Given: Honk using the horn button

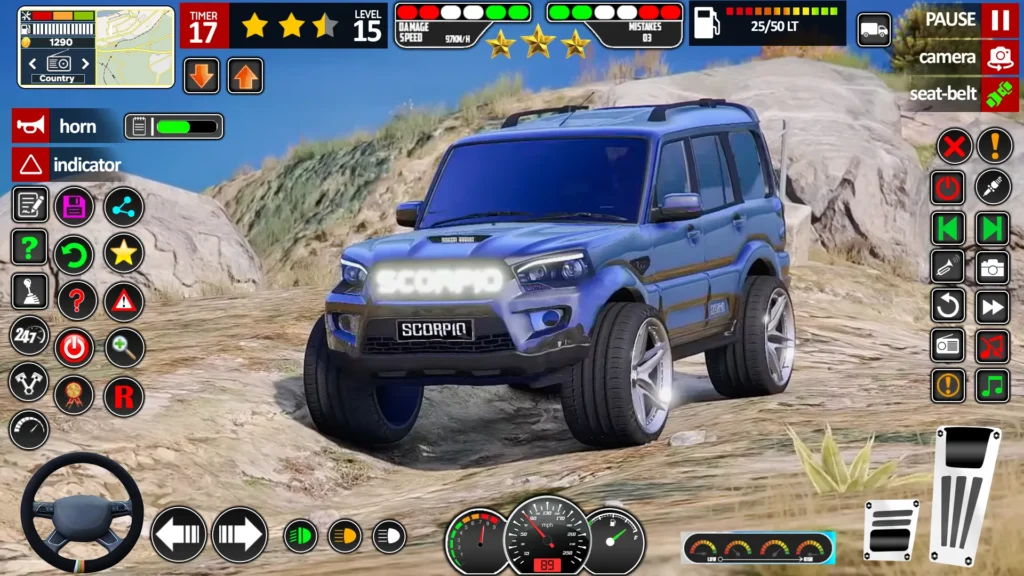Looking at the screenshot, I should [x=31, y=126].
